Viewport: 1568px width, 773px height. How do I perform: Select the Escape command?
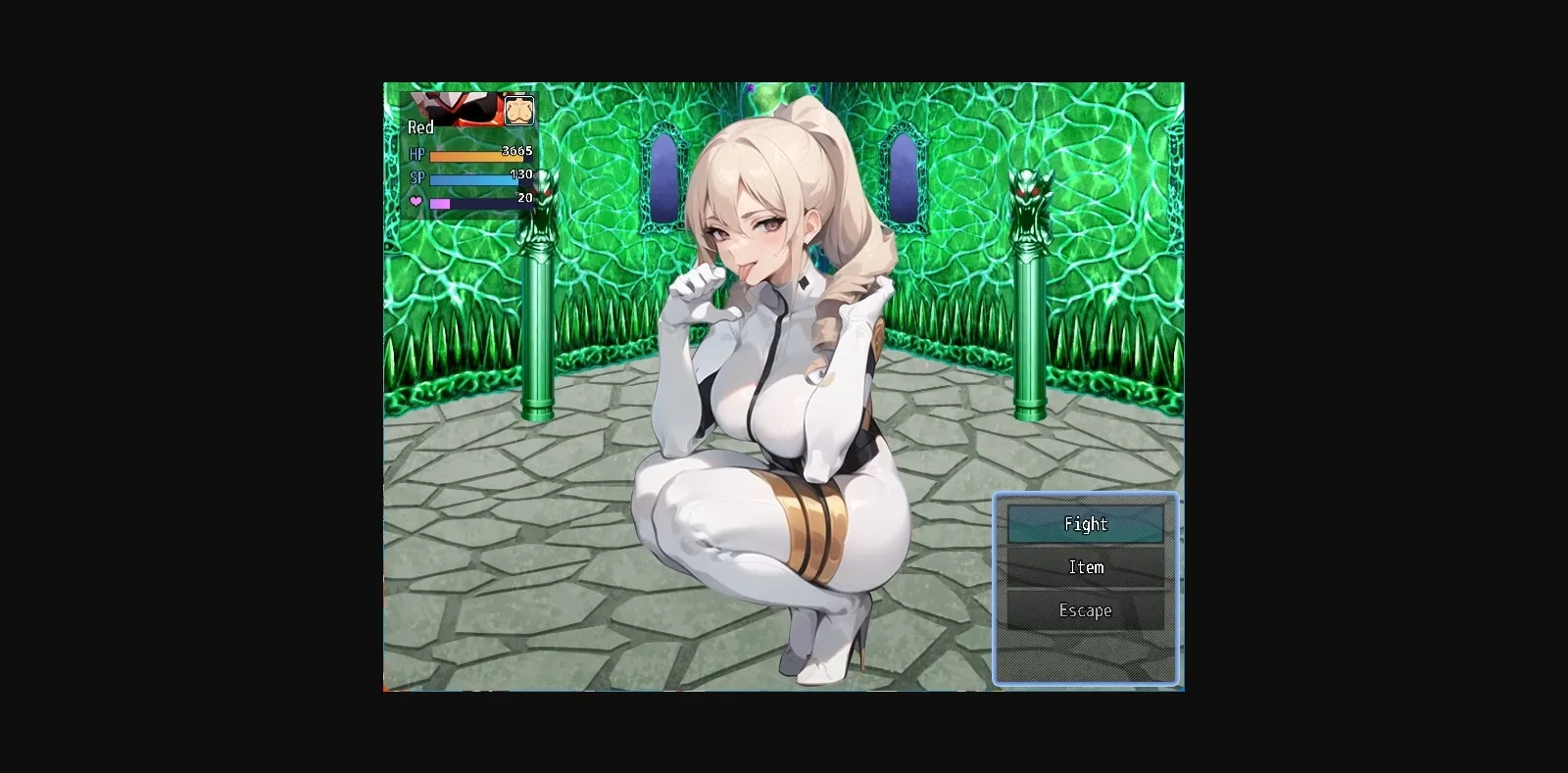pos(1086,609)
